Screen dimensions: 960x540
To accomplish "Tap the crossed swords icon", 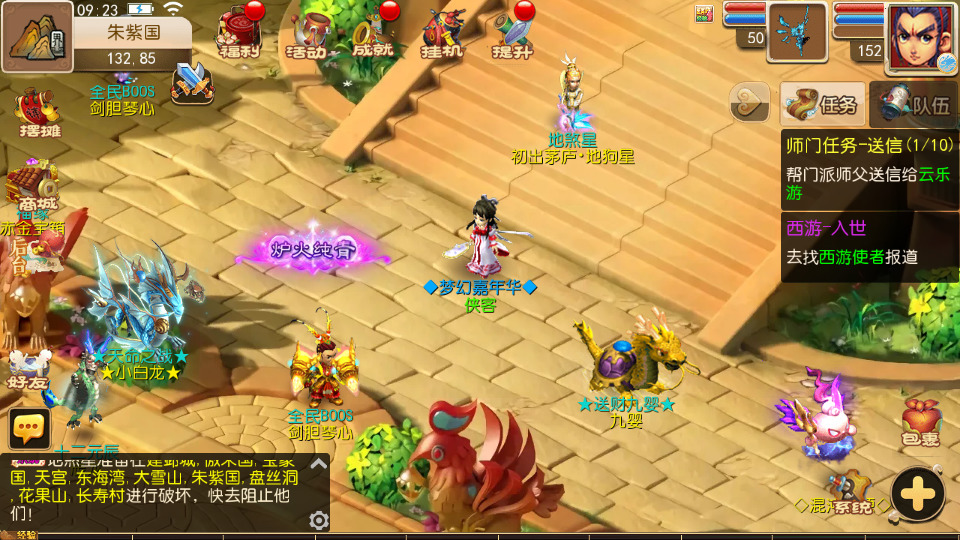I will pyautogui.click(x=192, y=83).
